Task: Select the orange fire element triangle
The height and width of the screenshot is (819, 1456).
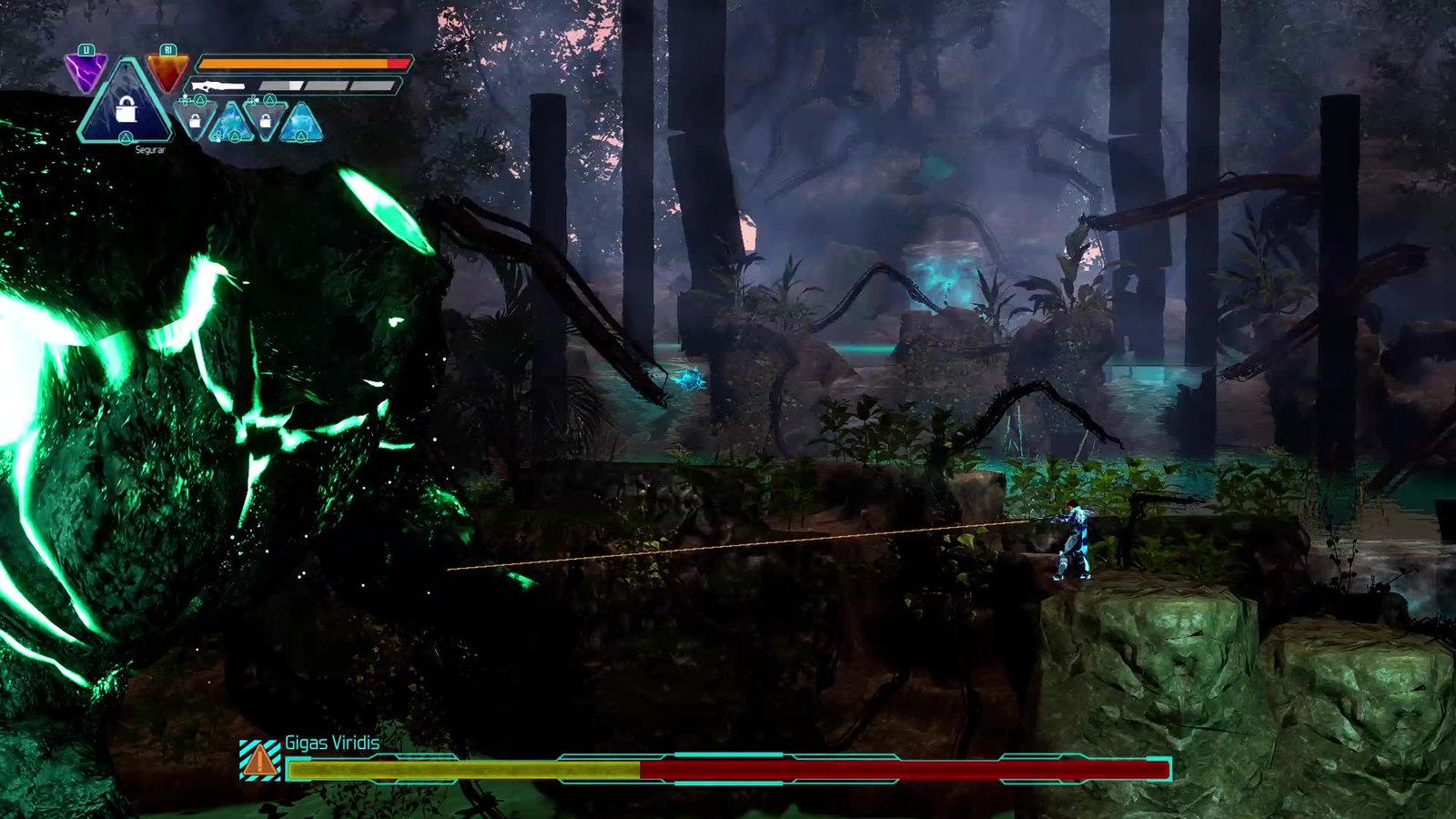Action: pos(167,71)
